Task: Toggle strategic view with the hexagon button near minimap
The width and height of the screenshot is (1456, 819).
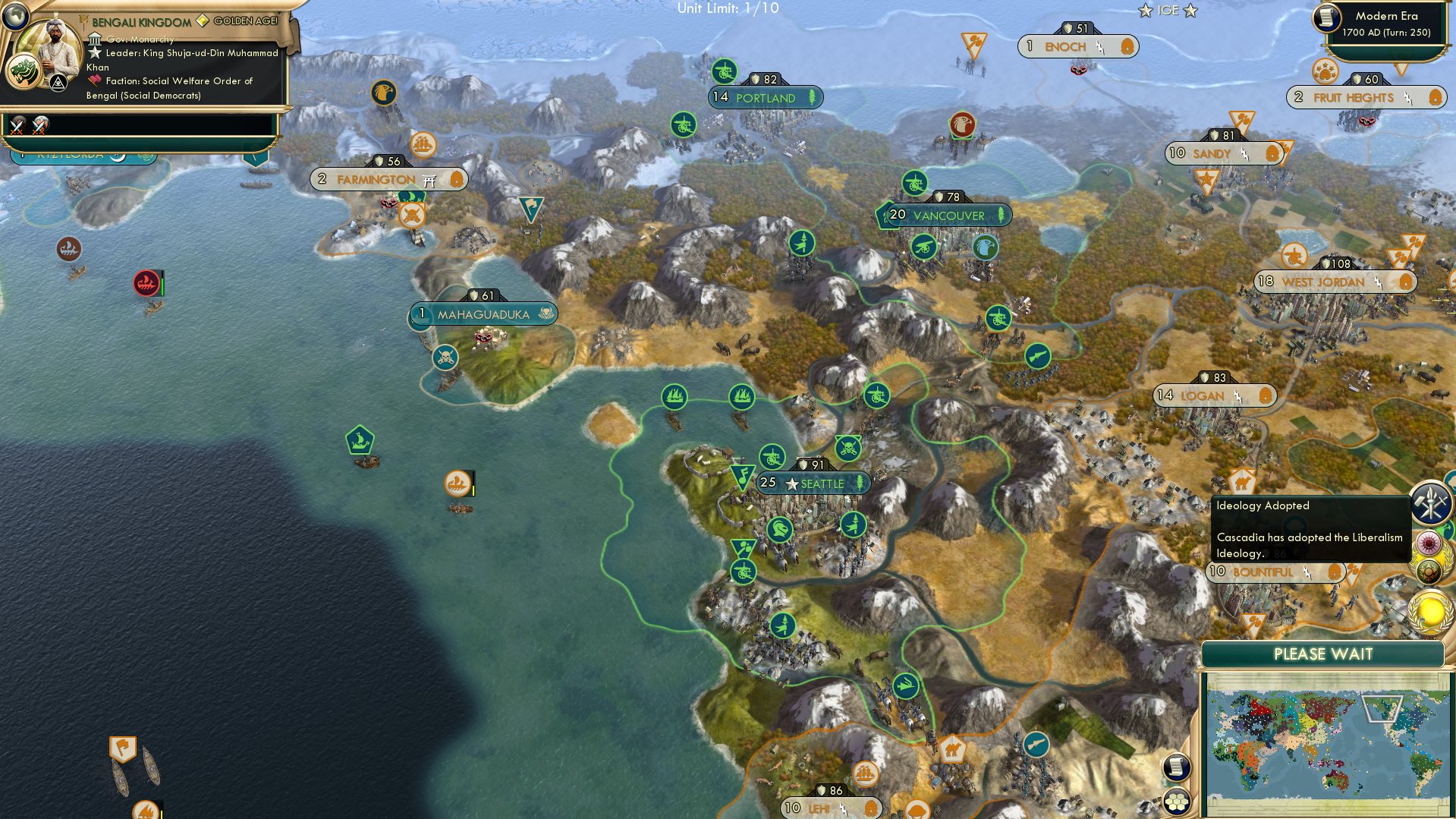Action: [1176, 802]
